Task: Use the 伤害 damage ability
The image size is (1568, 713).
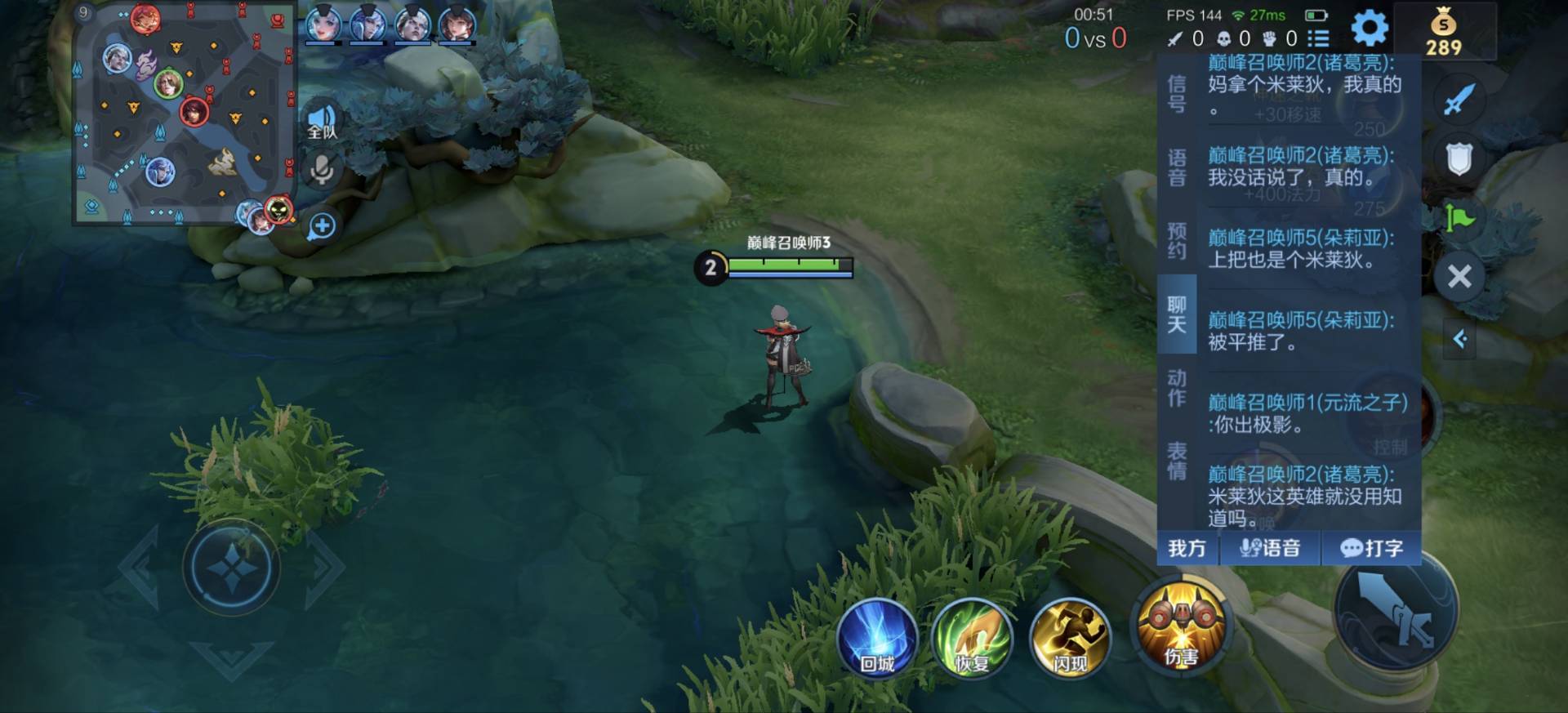Action: pos(1181,627)
